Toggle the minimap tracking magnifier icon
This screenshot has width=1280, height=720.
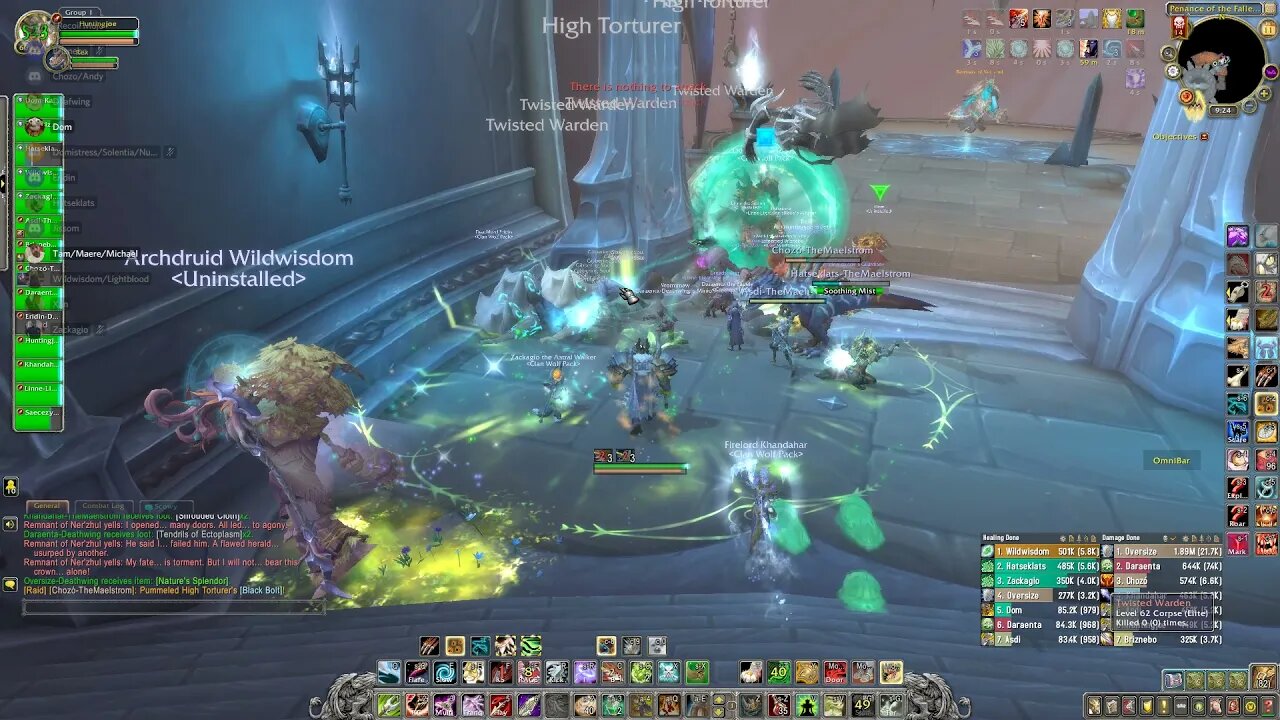tap(1169, 53)
